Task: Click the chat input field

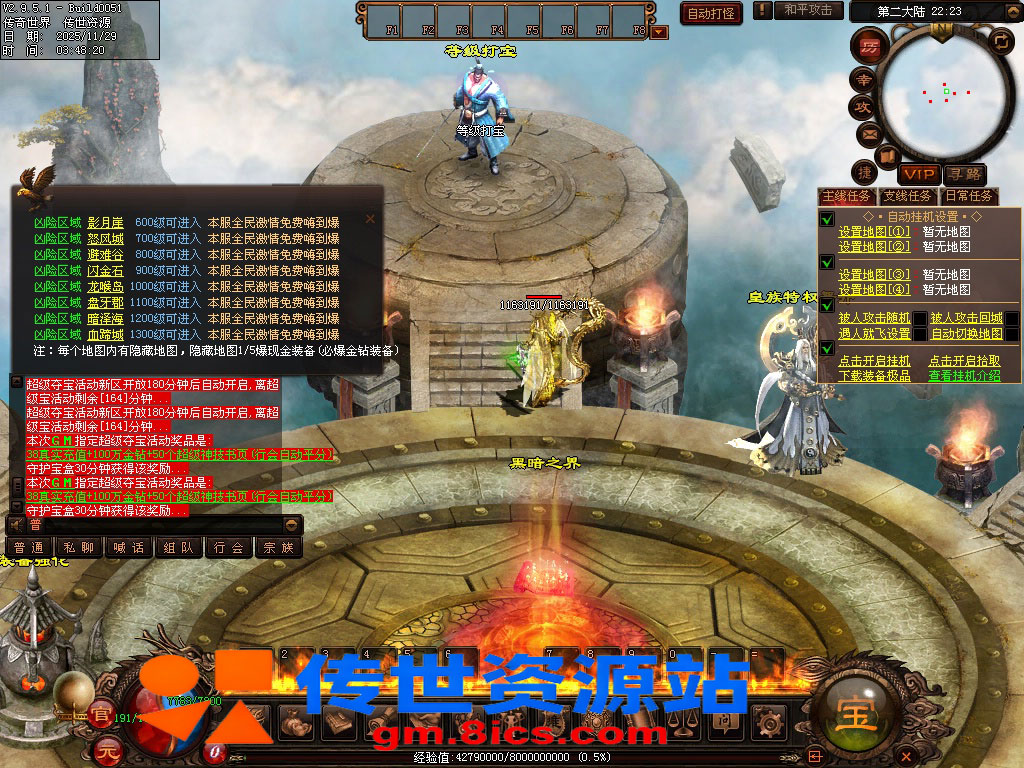Action: click(160, 524)
